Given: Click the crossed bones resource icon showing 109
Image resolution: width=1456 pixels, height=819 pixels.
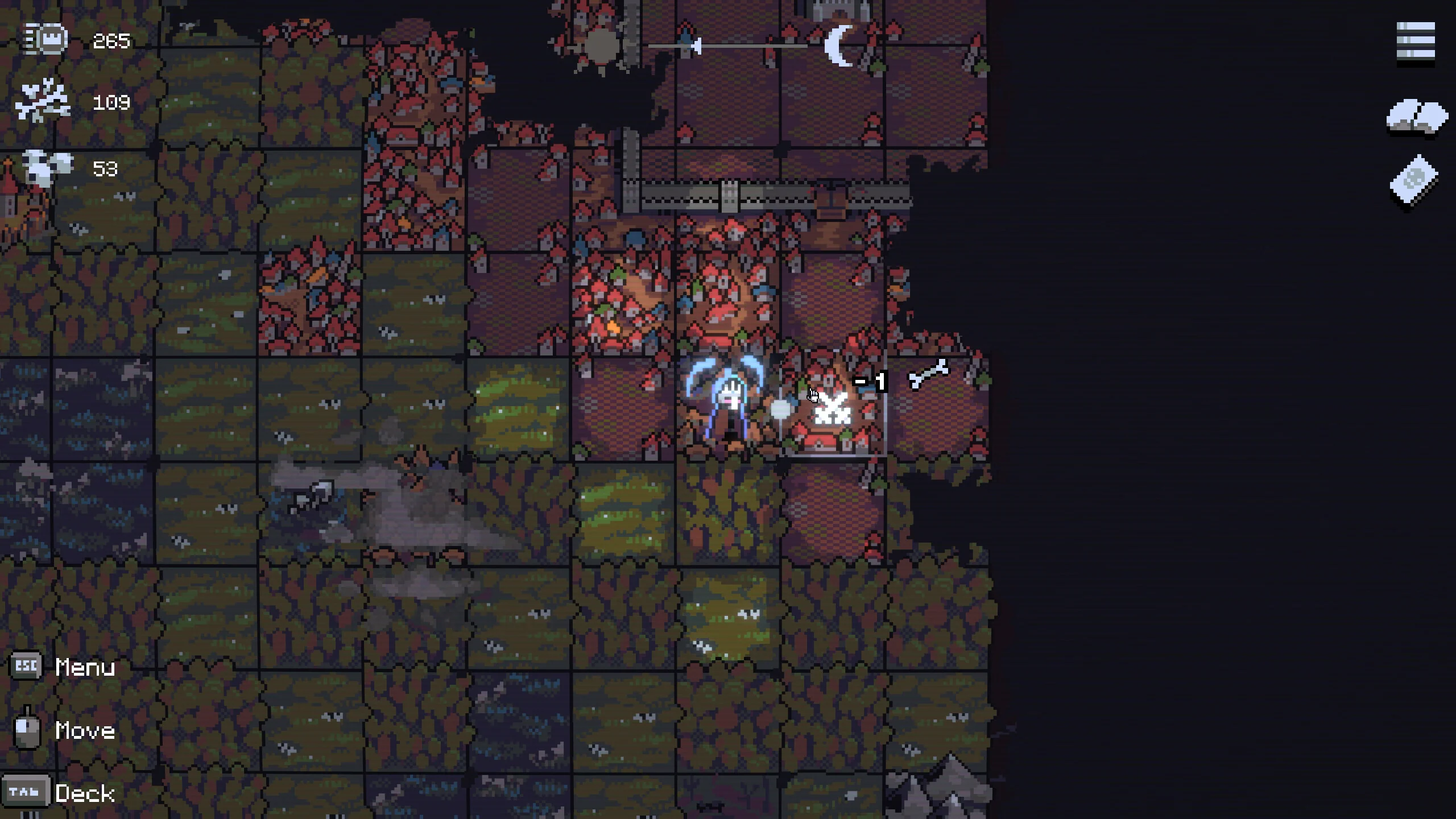Looking at the screenshot, I should point(43,101).
